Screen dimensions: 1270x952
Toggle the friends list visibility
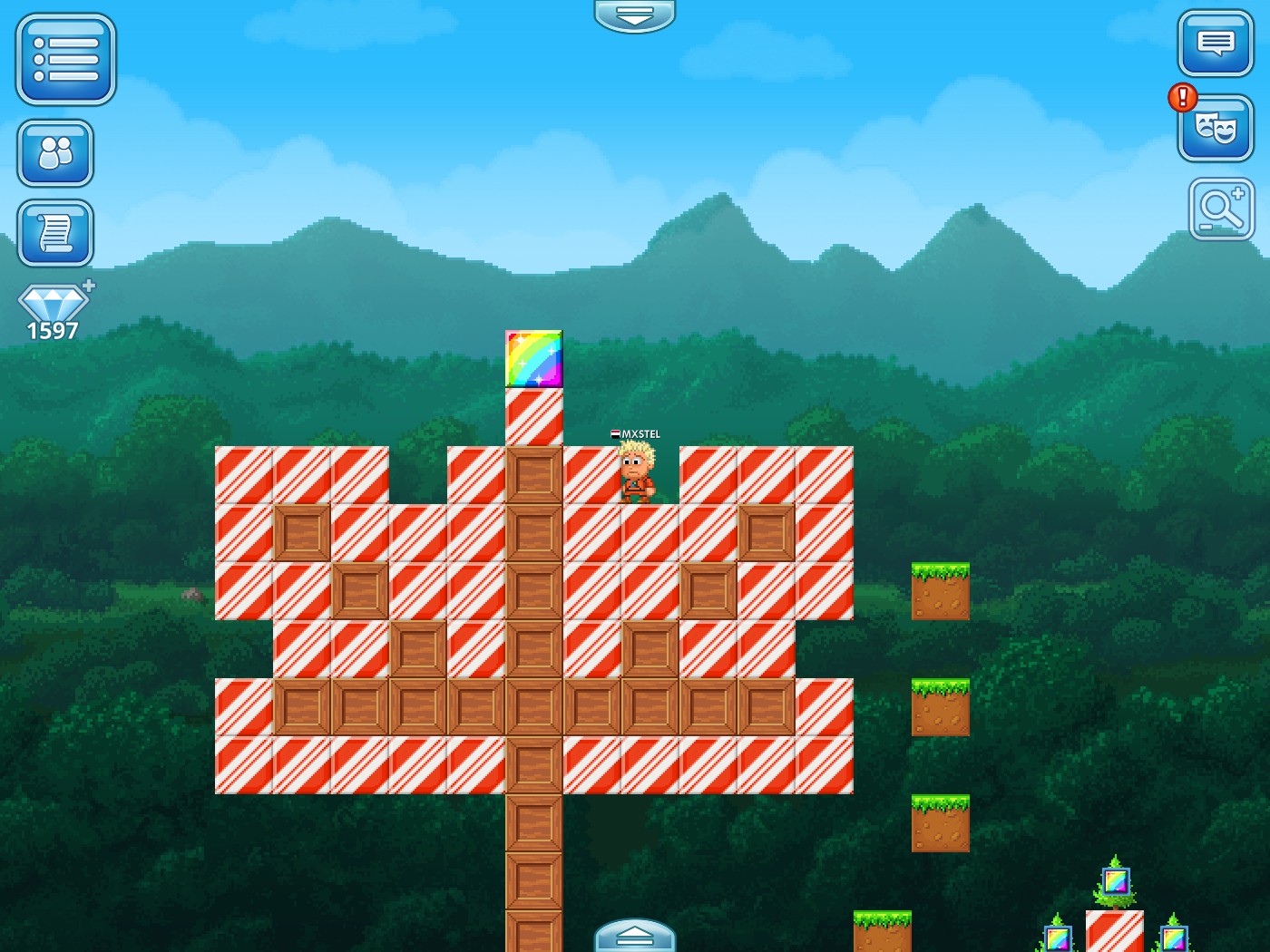click(55, 153)
